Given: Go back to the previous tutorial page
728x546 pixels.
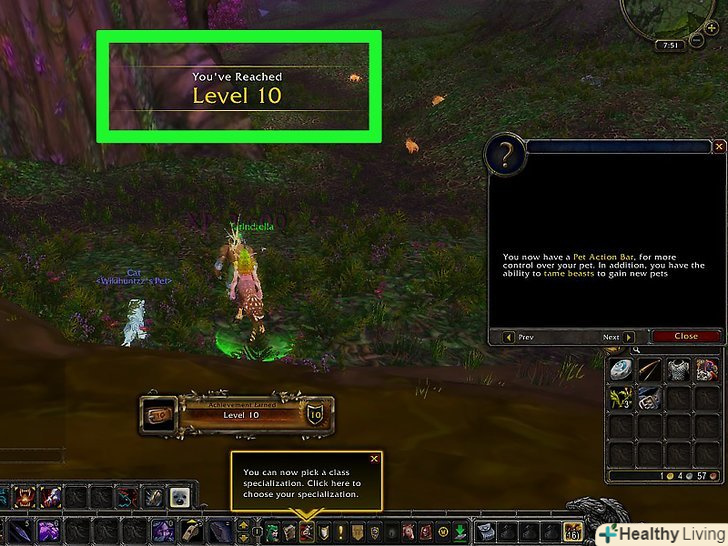Looking at the screenshot, I should 510,337.
